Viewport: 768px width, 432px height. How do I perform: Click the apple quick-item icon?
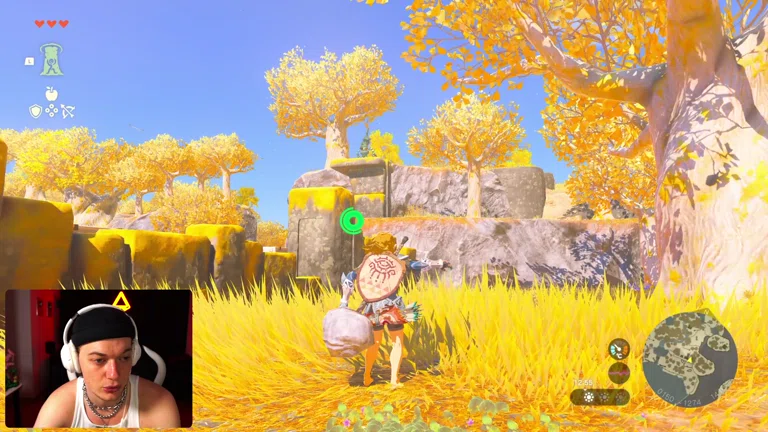point(51,93)
